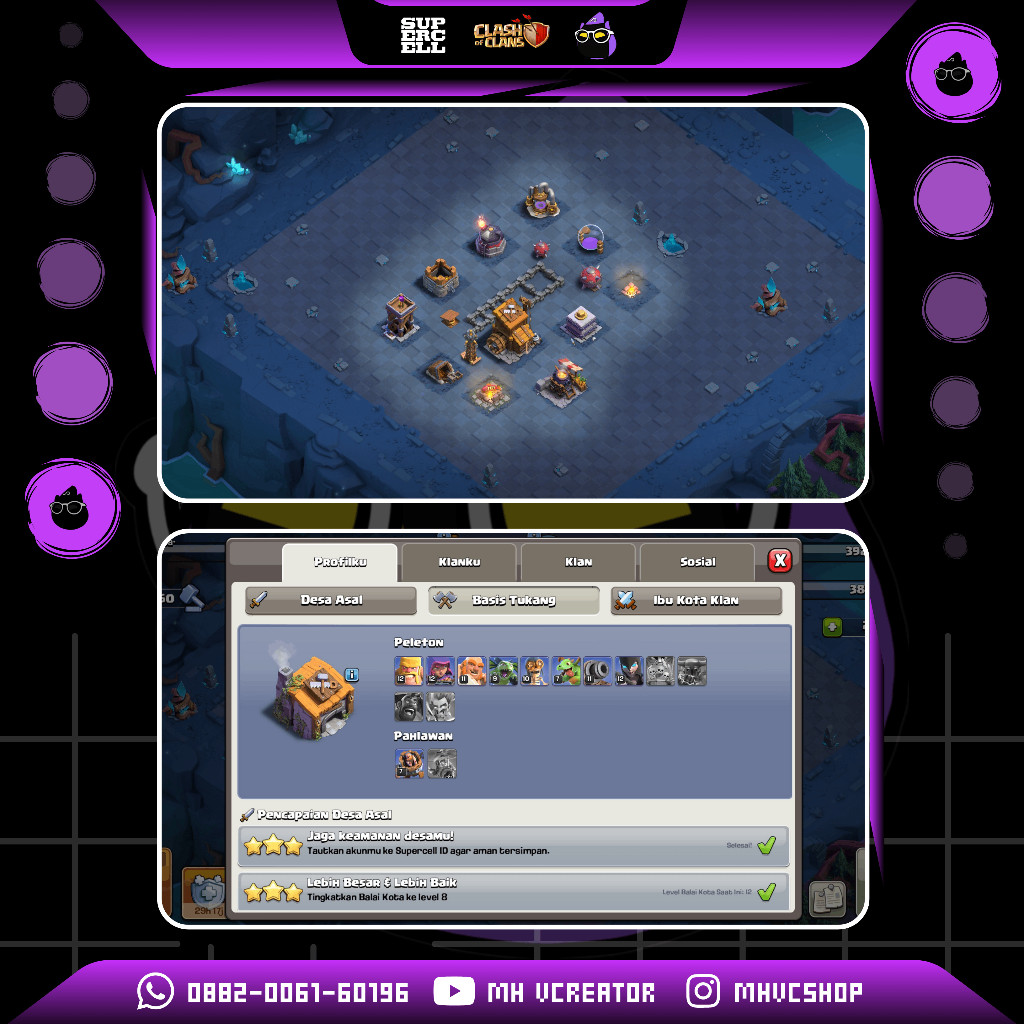Tap the blue info icon on Builder Hall

351,675
